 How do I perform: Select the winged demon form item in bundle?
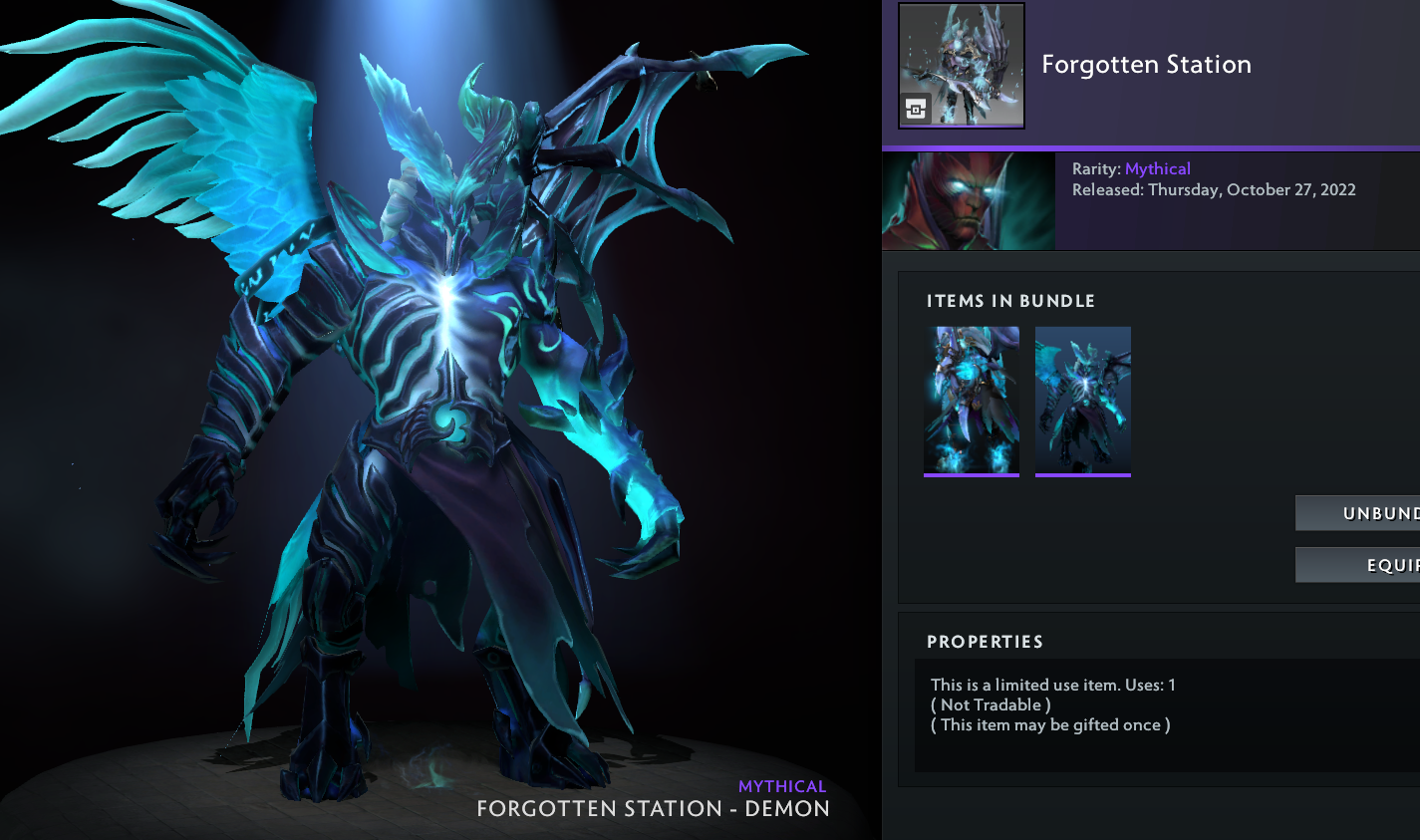[1082, 401]
